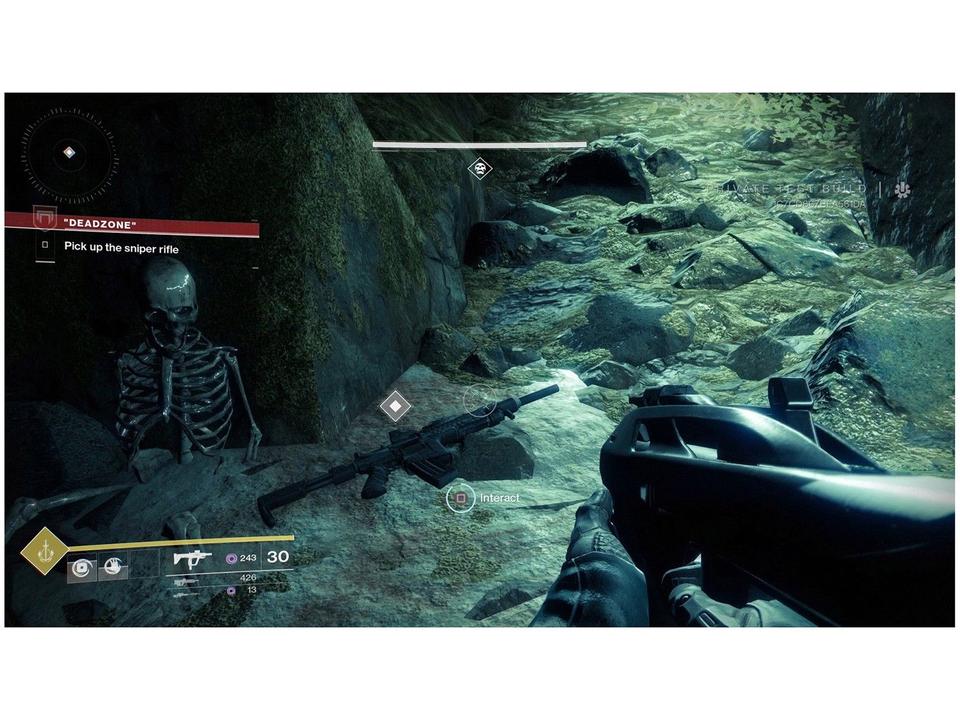The width and height of the screenshot is (960, 720).
Task: Click the circular radar in the corner
Action: point(68,154)
